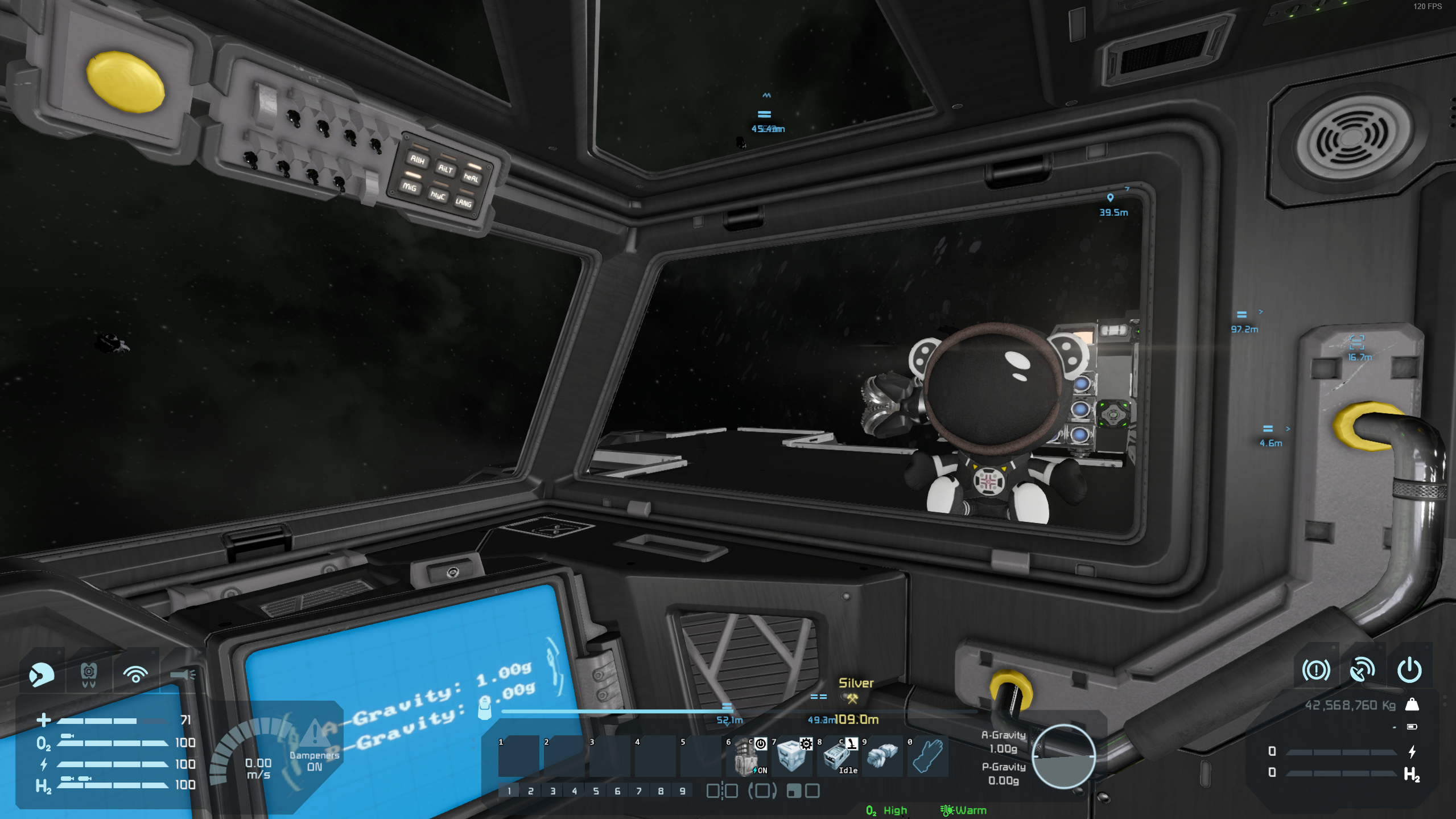Select the hand drill in hotbar slot 9
The width and height of the screenshot is (1456, 819).
[x=882, y=756]
